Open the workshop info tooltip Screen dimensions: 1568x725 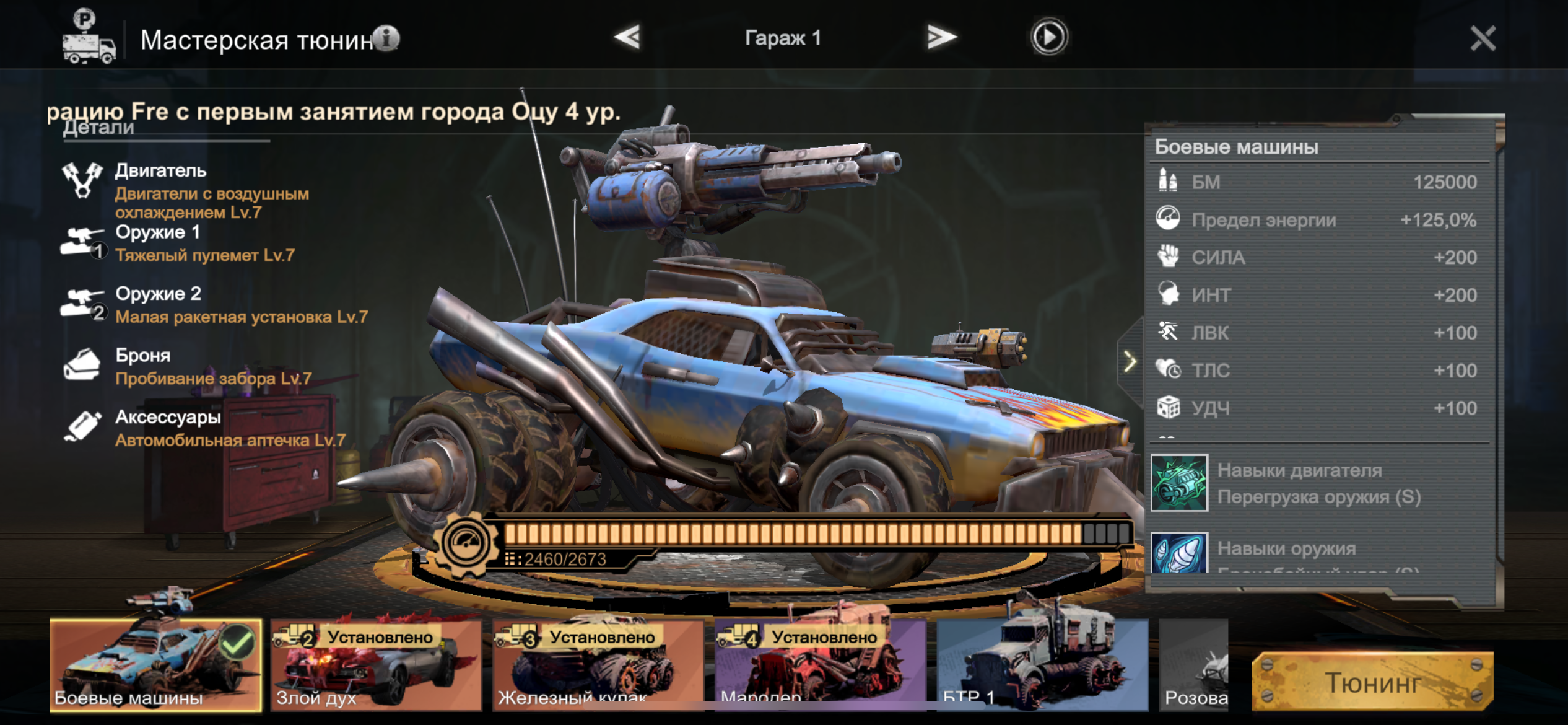click(387, 38)
